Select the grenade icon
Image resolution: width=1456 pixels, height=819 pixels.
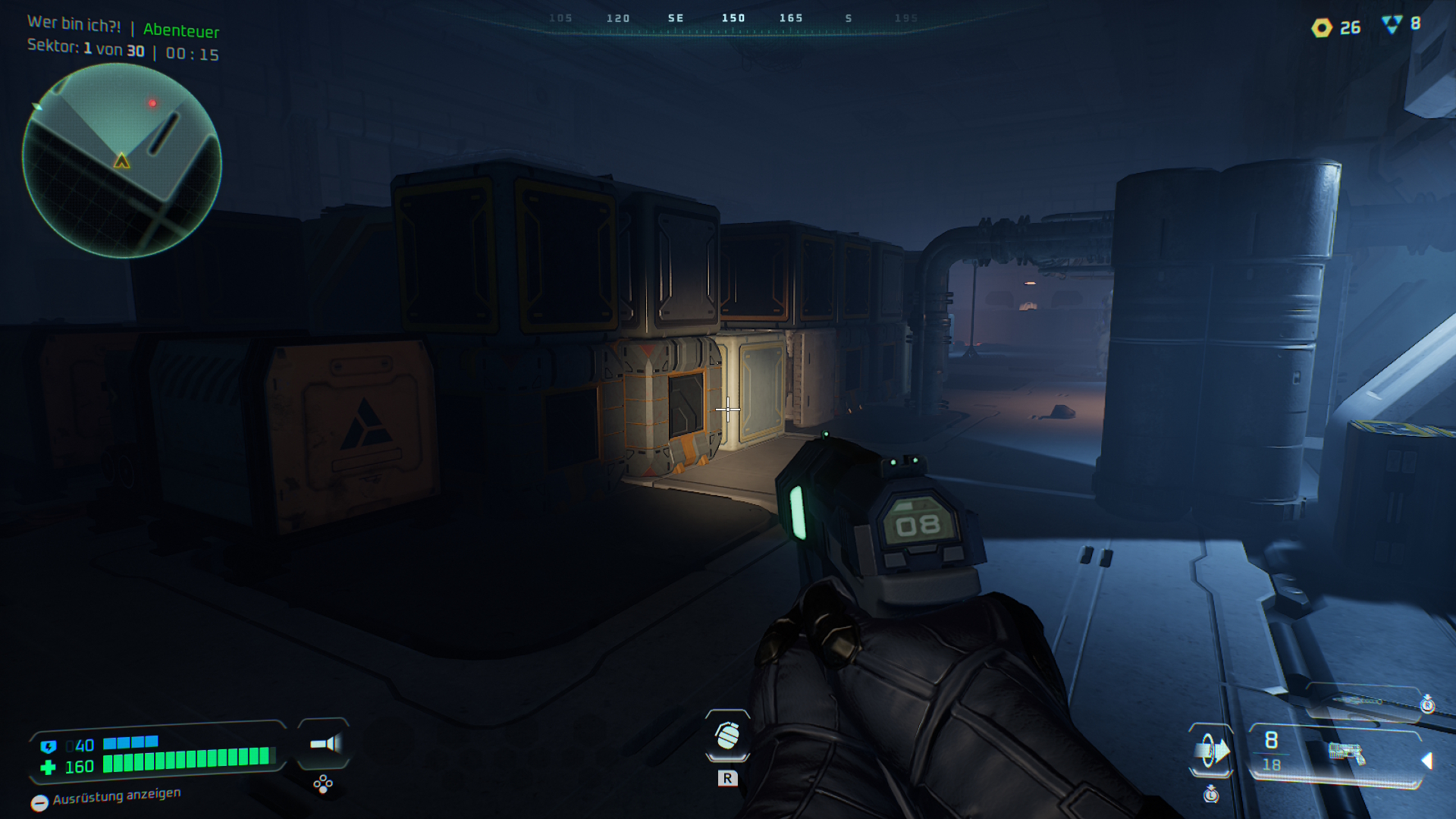[x=727, y=735]
